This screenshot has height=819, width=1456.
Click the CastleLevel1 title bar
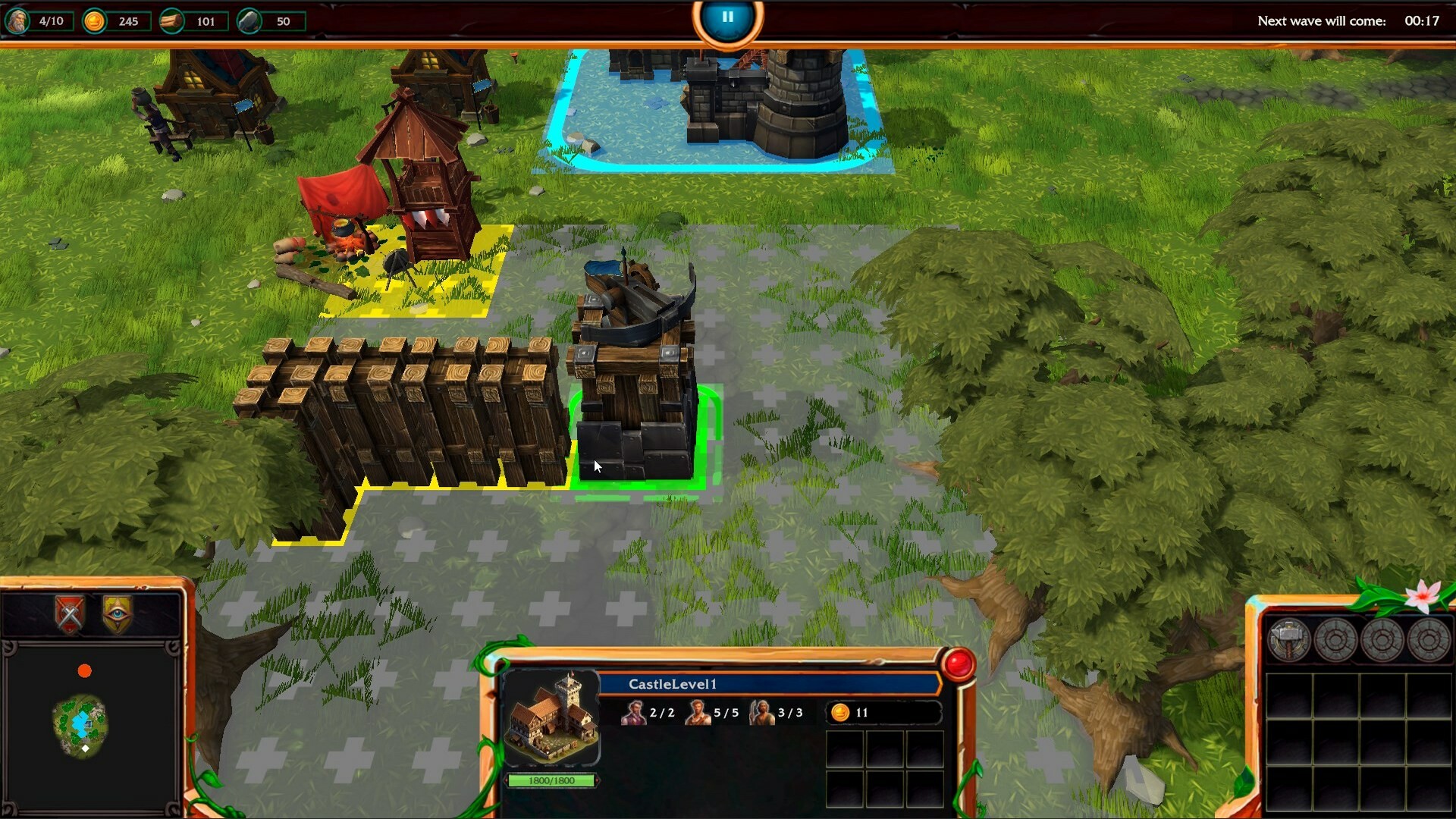pyautogui.click(x=675, y=683)
